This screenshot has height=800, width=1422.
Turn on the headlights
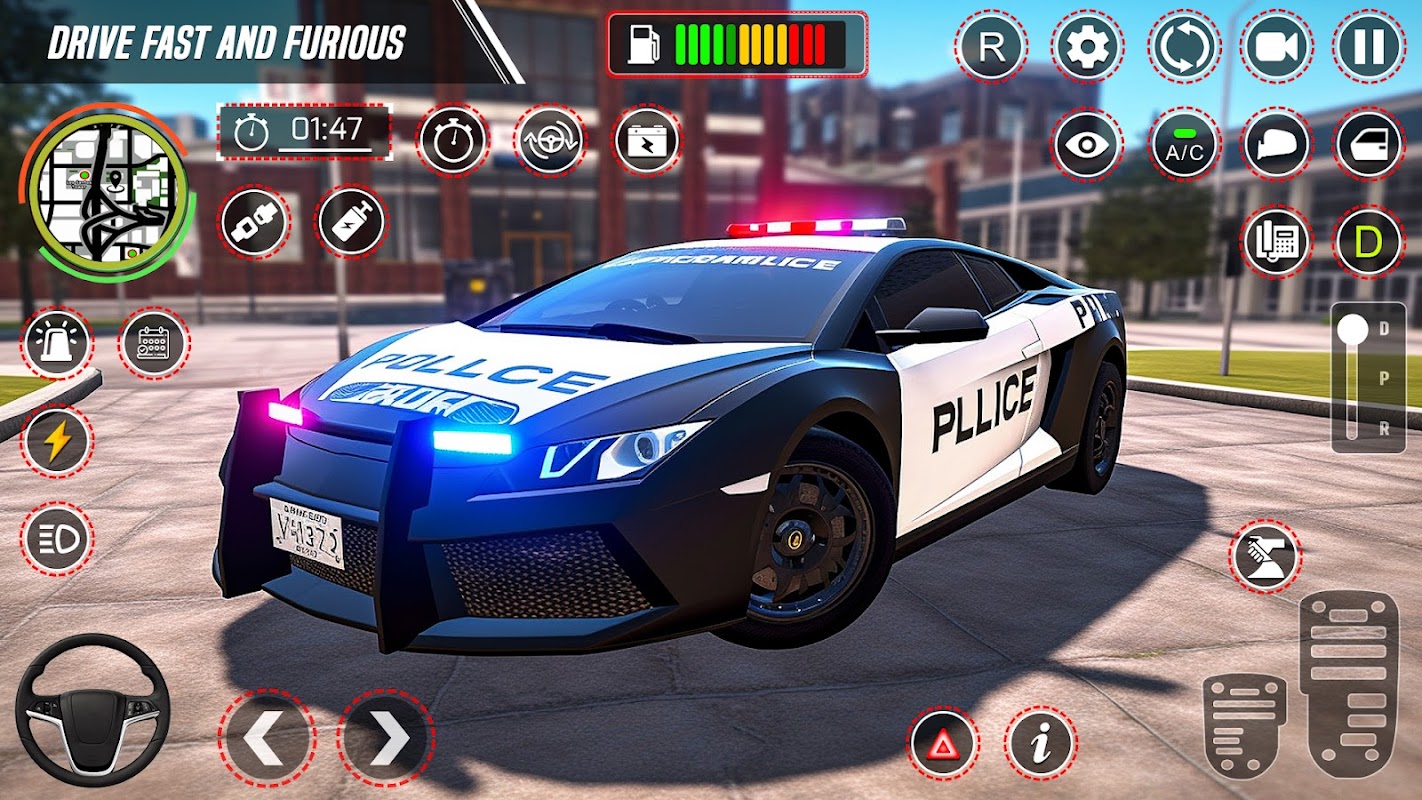tap(56, 538)
